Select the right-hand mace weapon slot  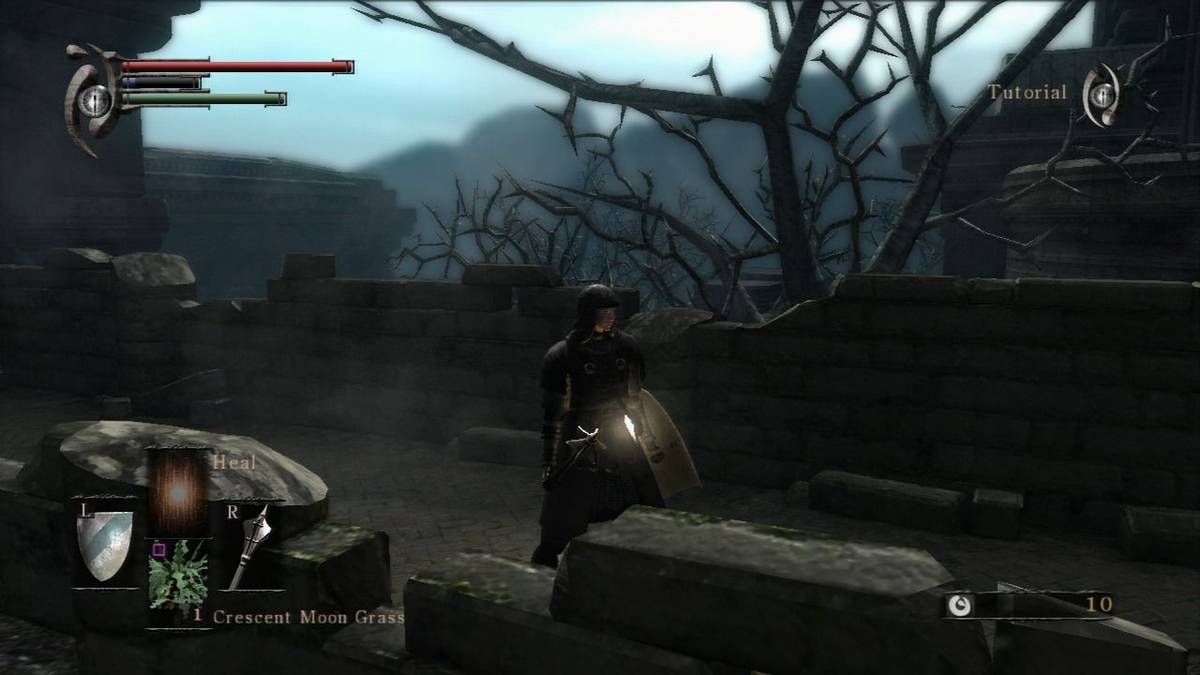tap(251, 546)
